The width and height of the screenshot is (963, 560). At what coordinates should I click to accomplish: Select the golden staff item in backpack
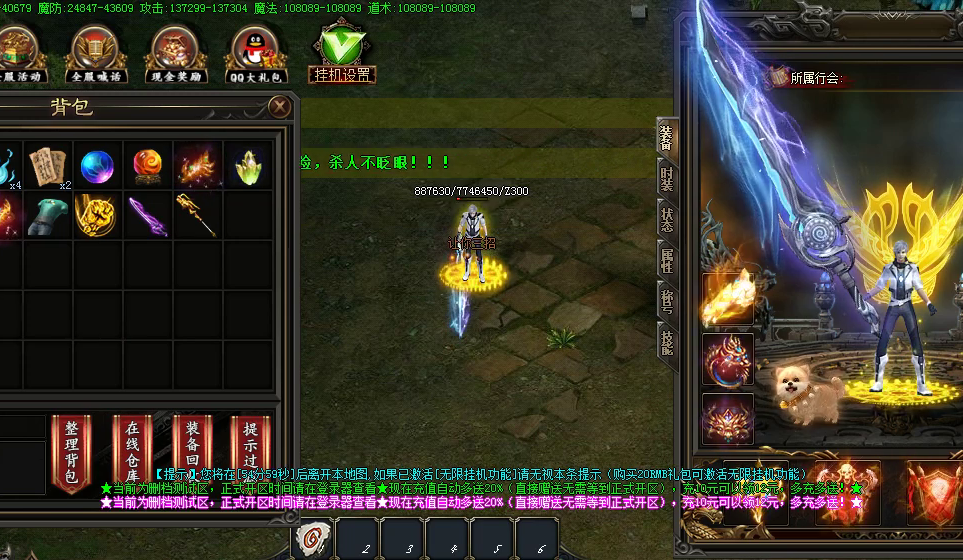click(x=198, y=214)
